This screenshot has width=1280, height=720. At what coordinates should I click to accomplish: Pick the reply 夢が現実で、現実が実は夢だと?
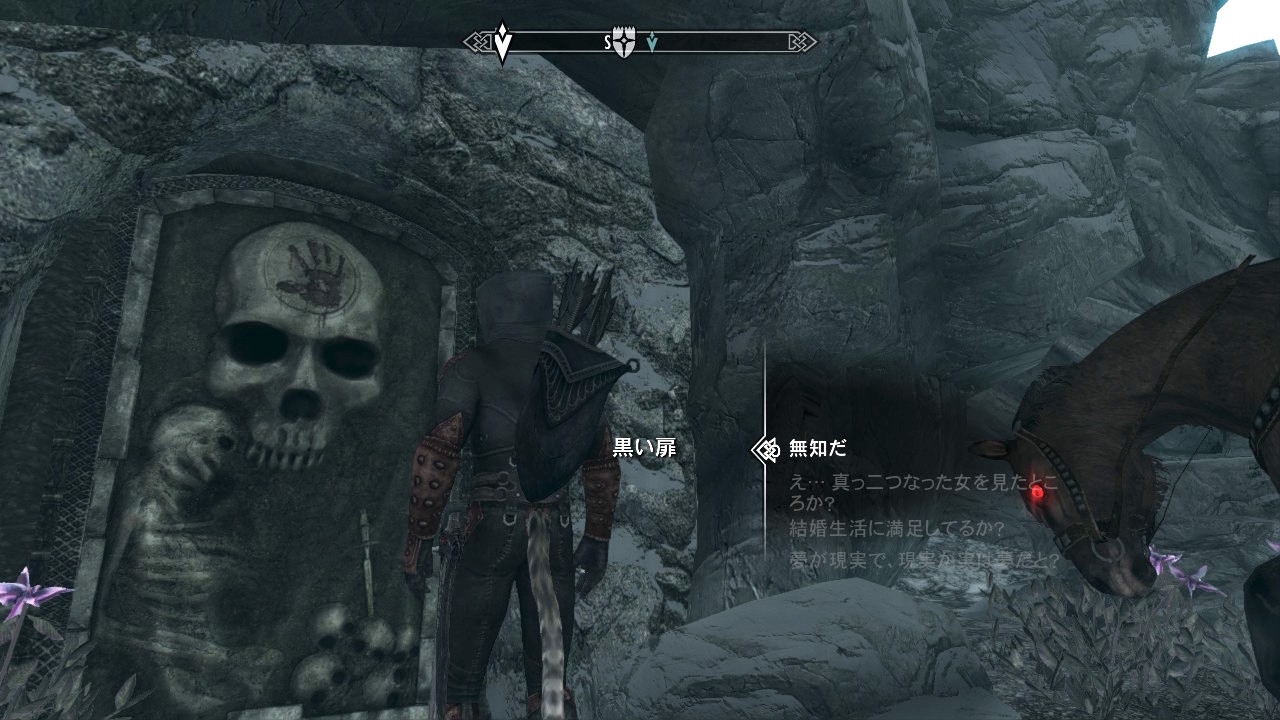pos(923,561)
